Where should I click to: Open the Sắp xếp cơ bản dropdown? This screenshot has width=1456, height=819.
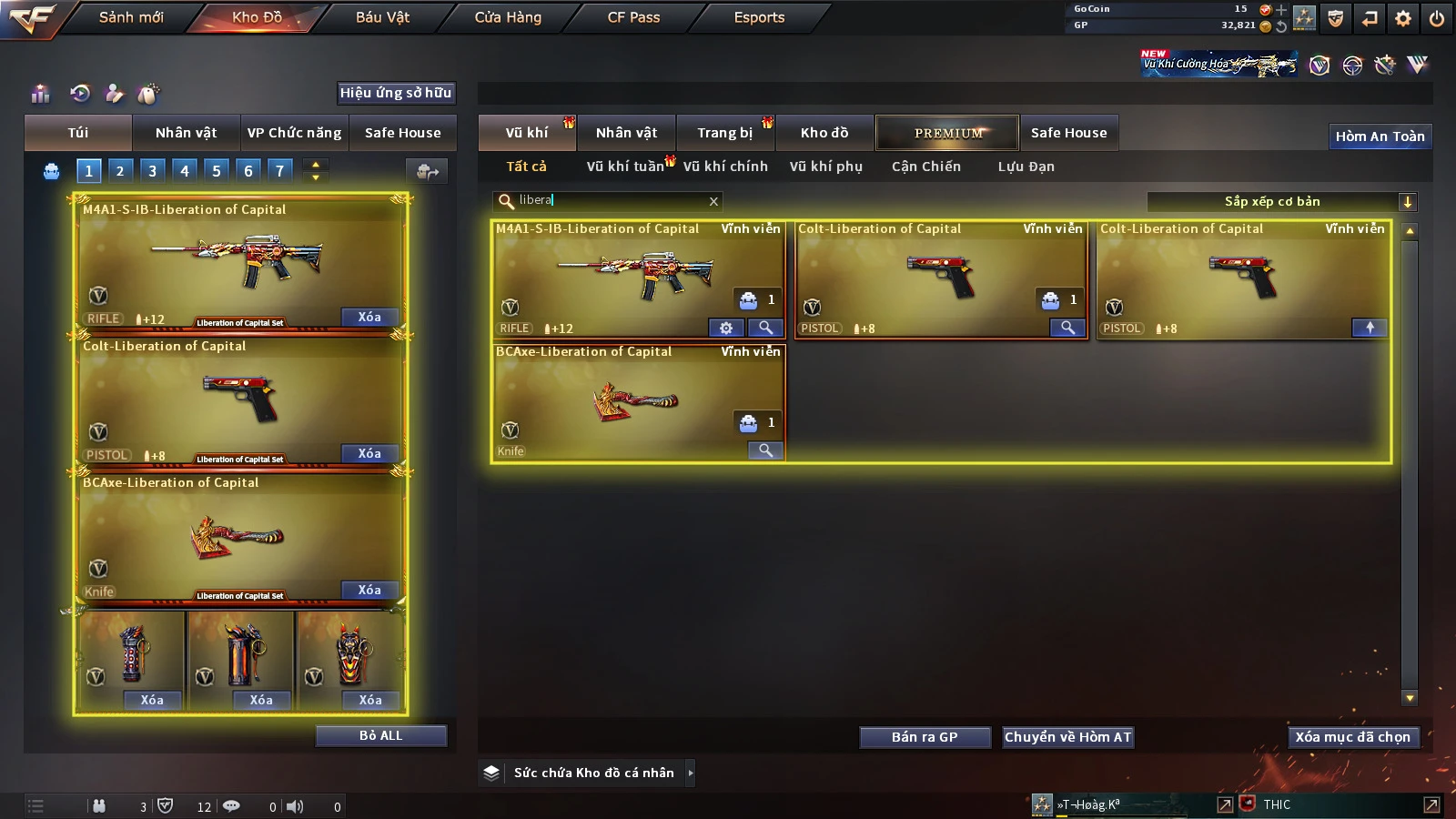1407,202
